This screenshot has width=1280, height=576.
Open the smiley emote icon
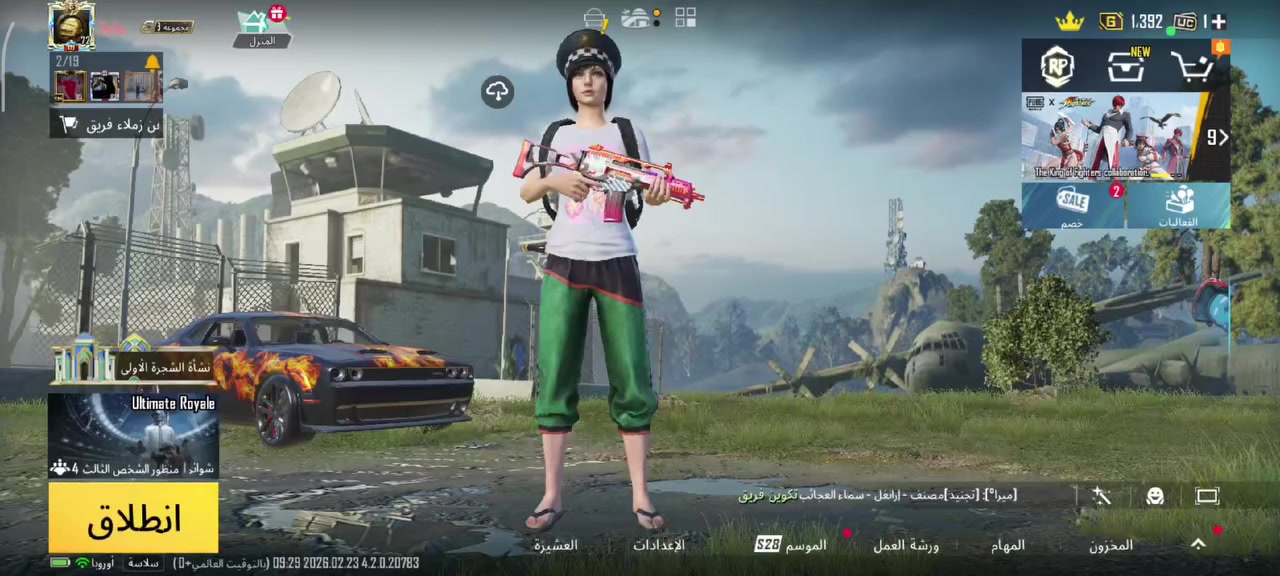point(1155,496)
